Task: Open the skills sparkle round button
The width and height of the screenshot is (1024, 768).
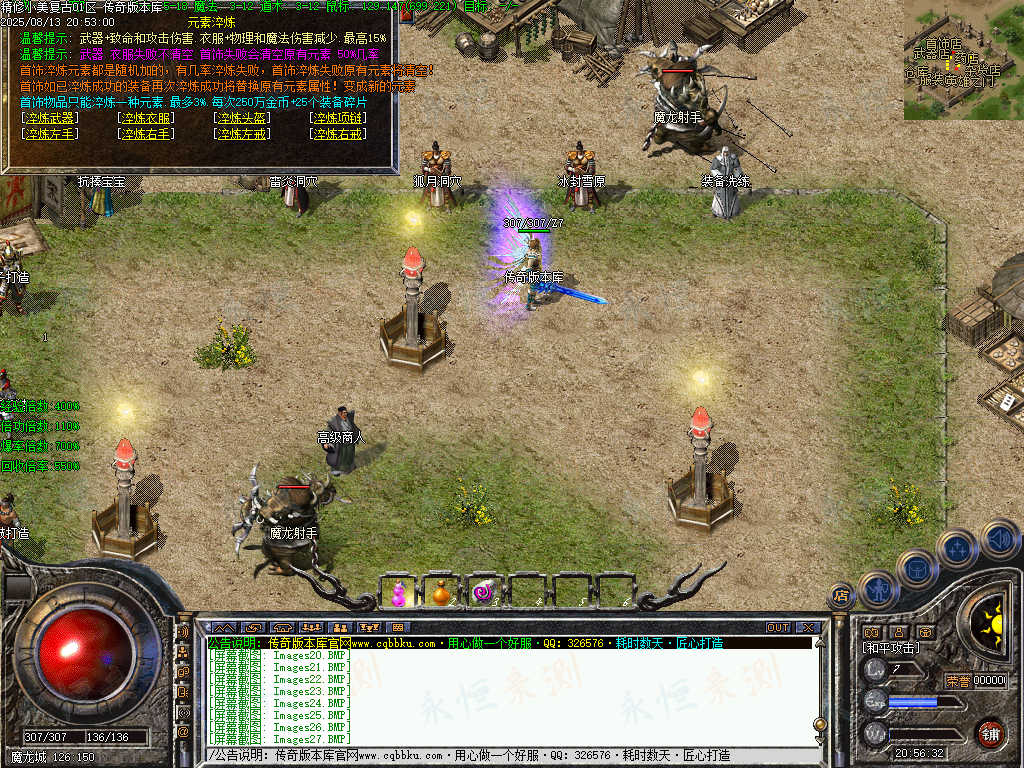Action: pos(957,548)
